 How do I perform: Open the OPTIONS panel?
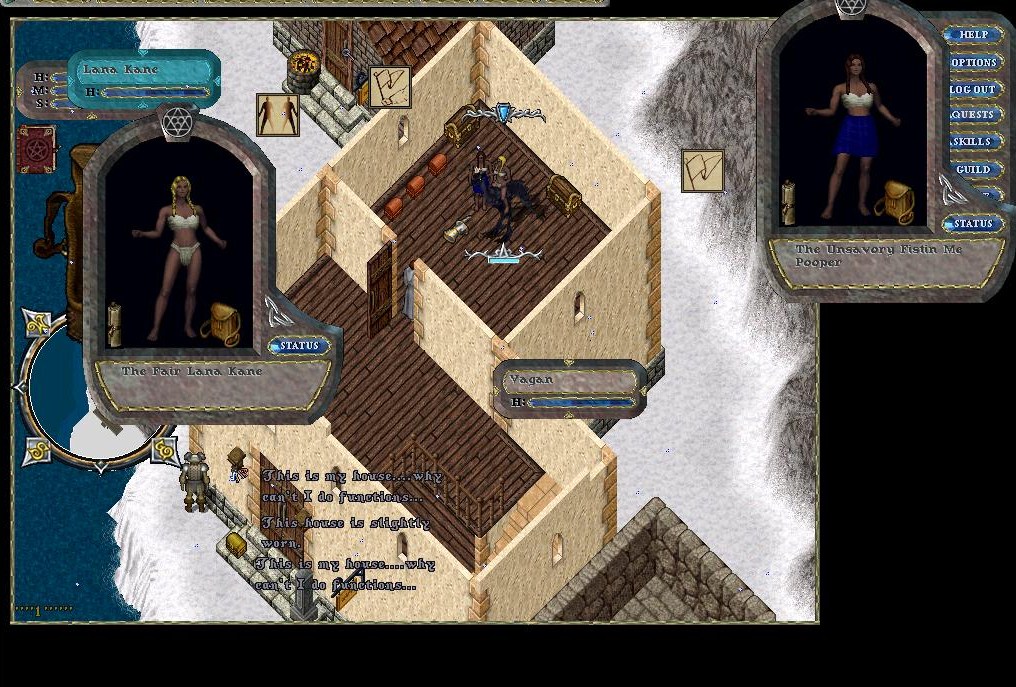tap(973, 62)
